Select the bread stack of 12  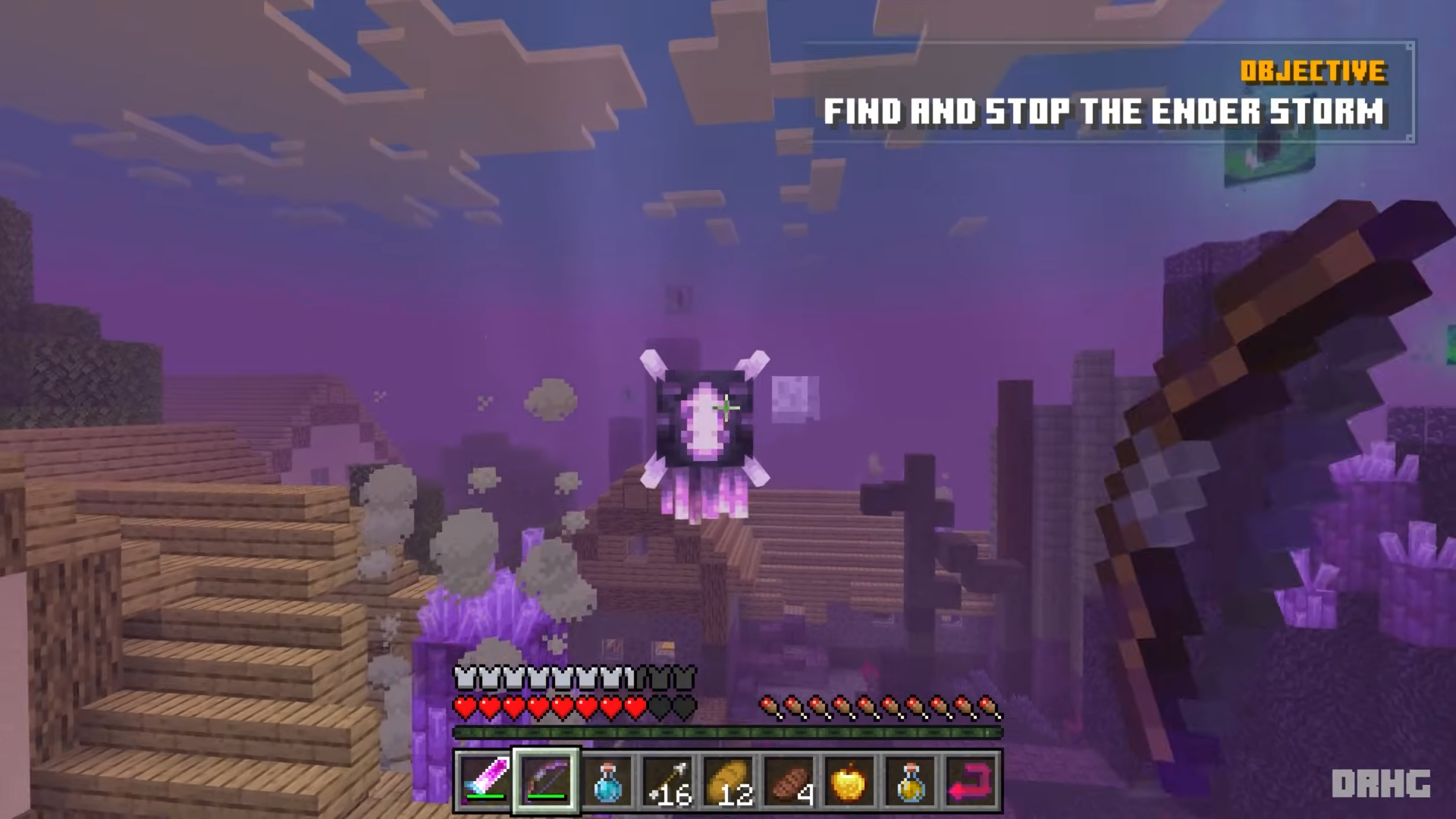(729, 780)
